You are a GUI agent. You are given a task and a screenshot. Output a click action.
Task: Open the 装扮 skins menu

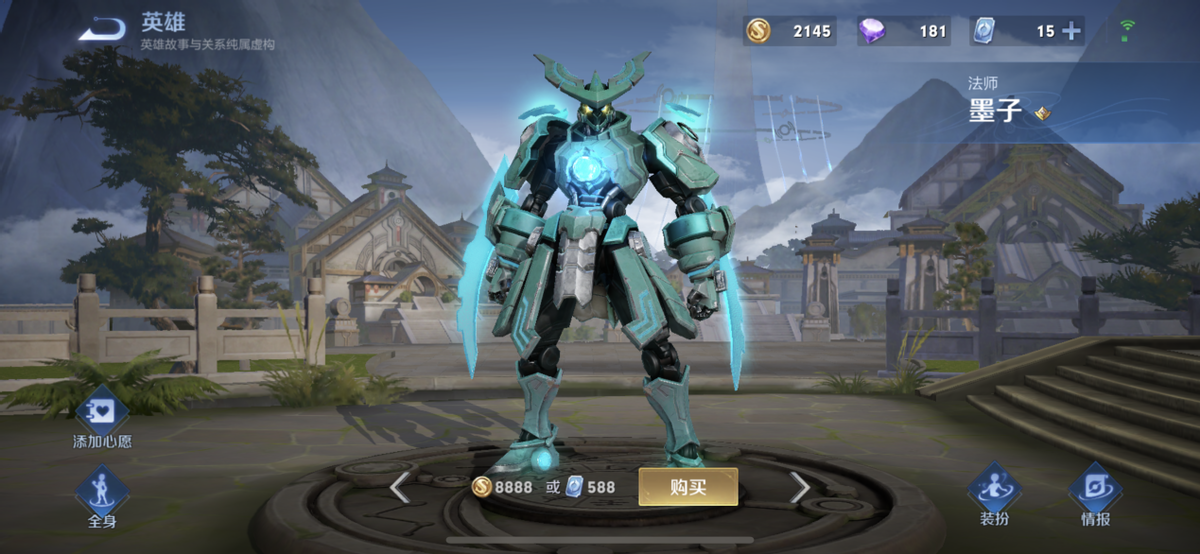pyautogui.click(x=994, y=494)
